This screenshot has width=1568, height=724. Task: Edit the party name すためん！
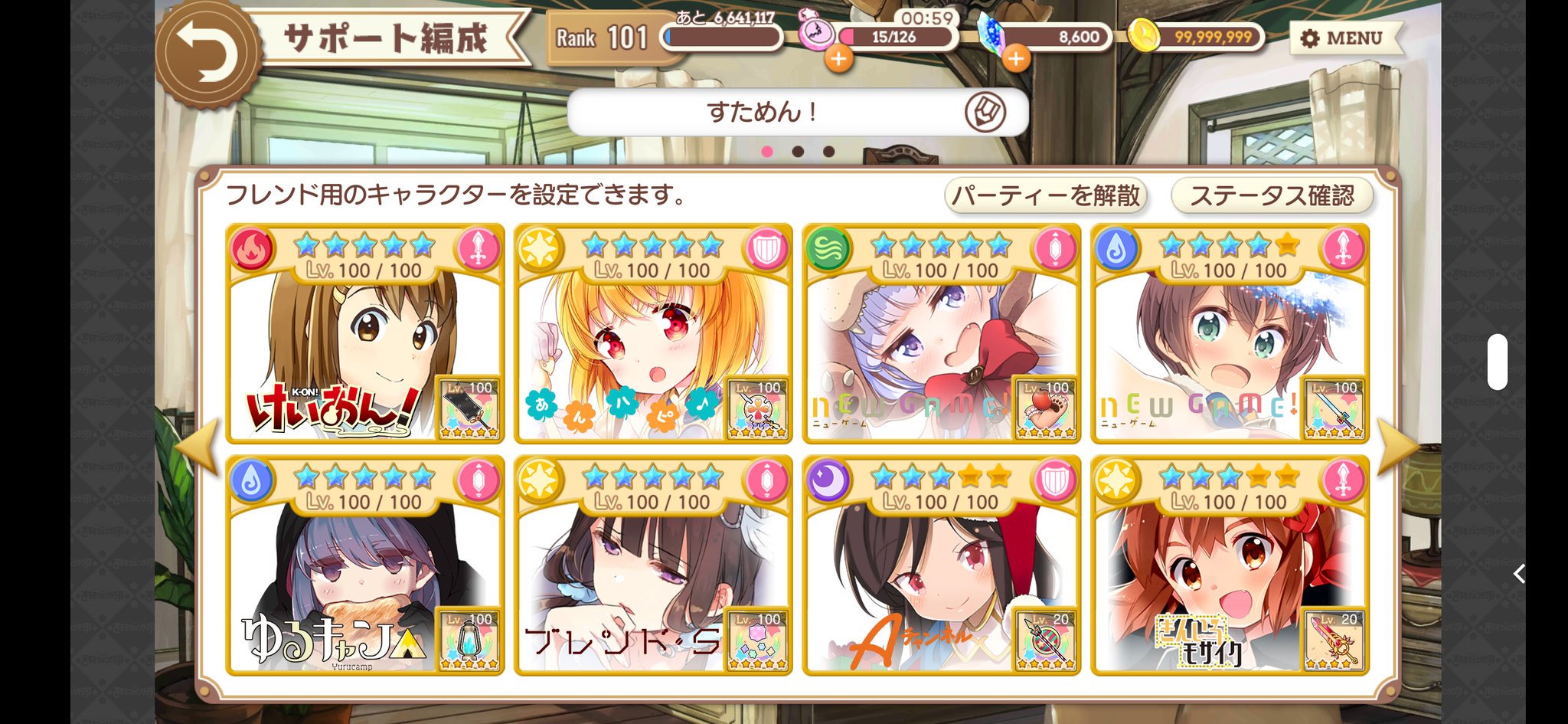pos(985,113)
